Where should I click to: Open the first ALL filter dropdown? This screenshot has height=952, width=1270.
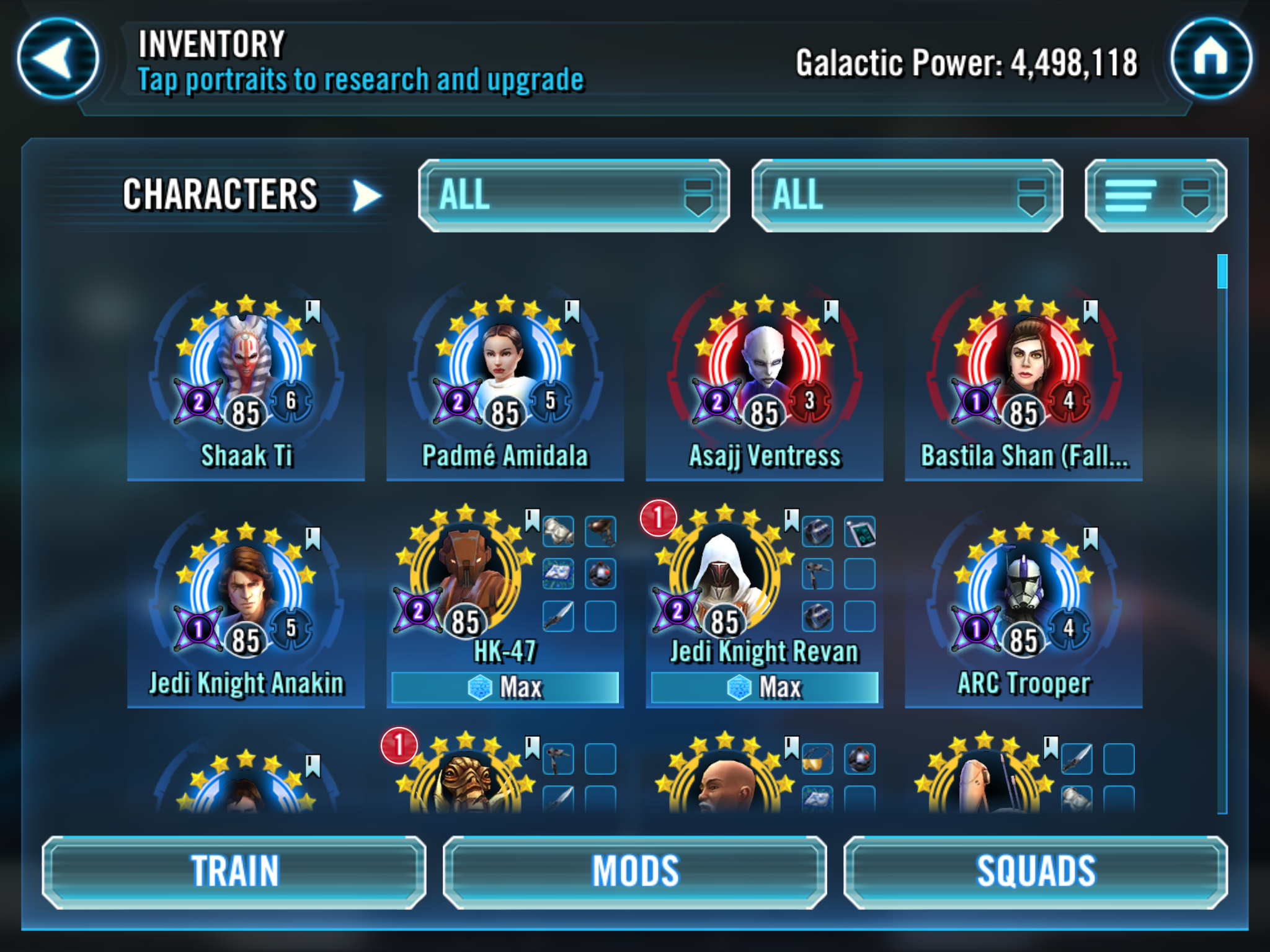click(x=574, y=196)
